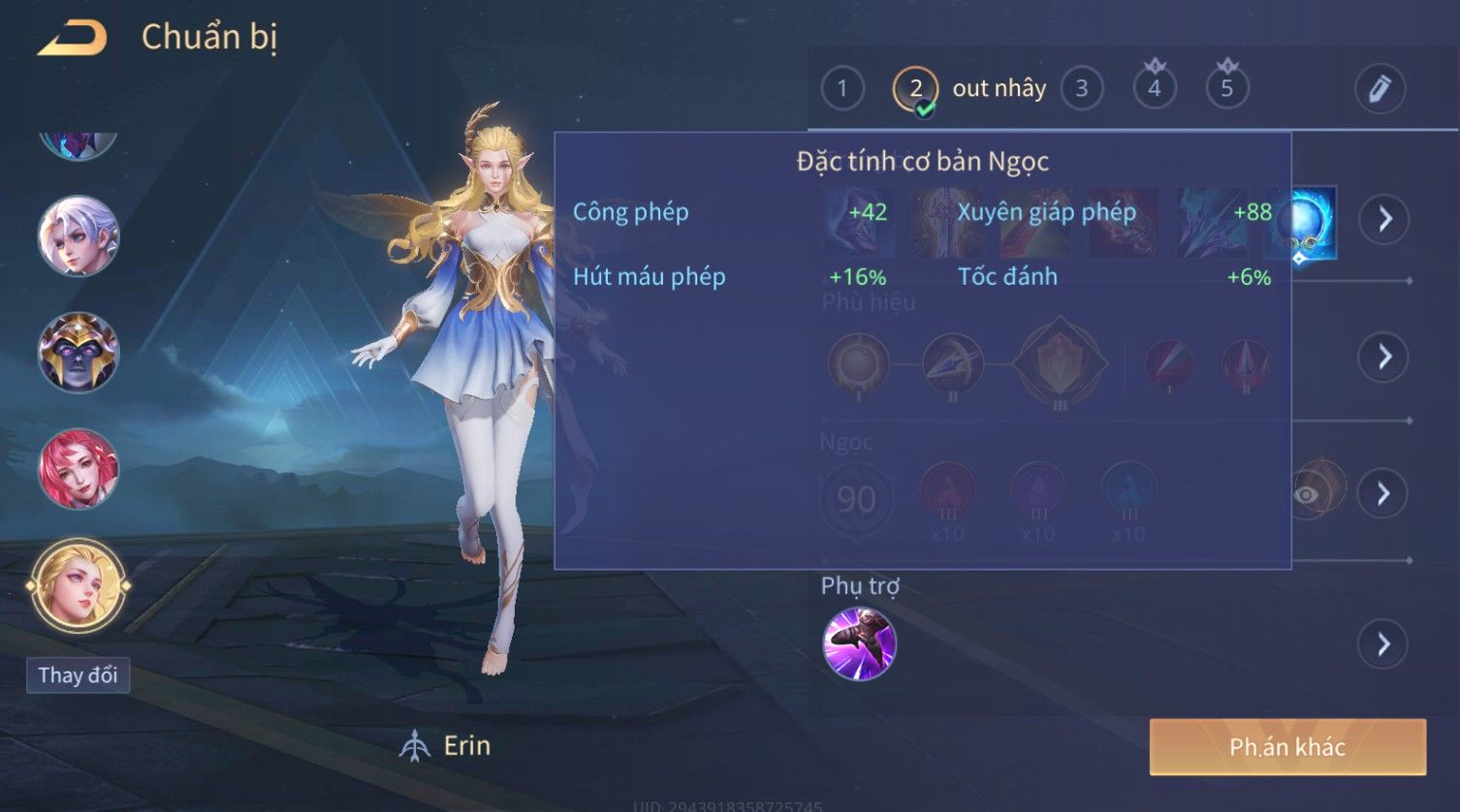Open the Phù hiệu badge arrow
1460x812 pixels.
click(x=1383, y=357)
